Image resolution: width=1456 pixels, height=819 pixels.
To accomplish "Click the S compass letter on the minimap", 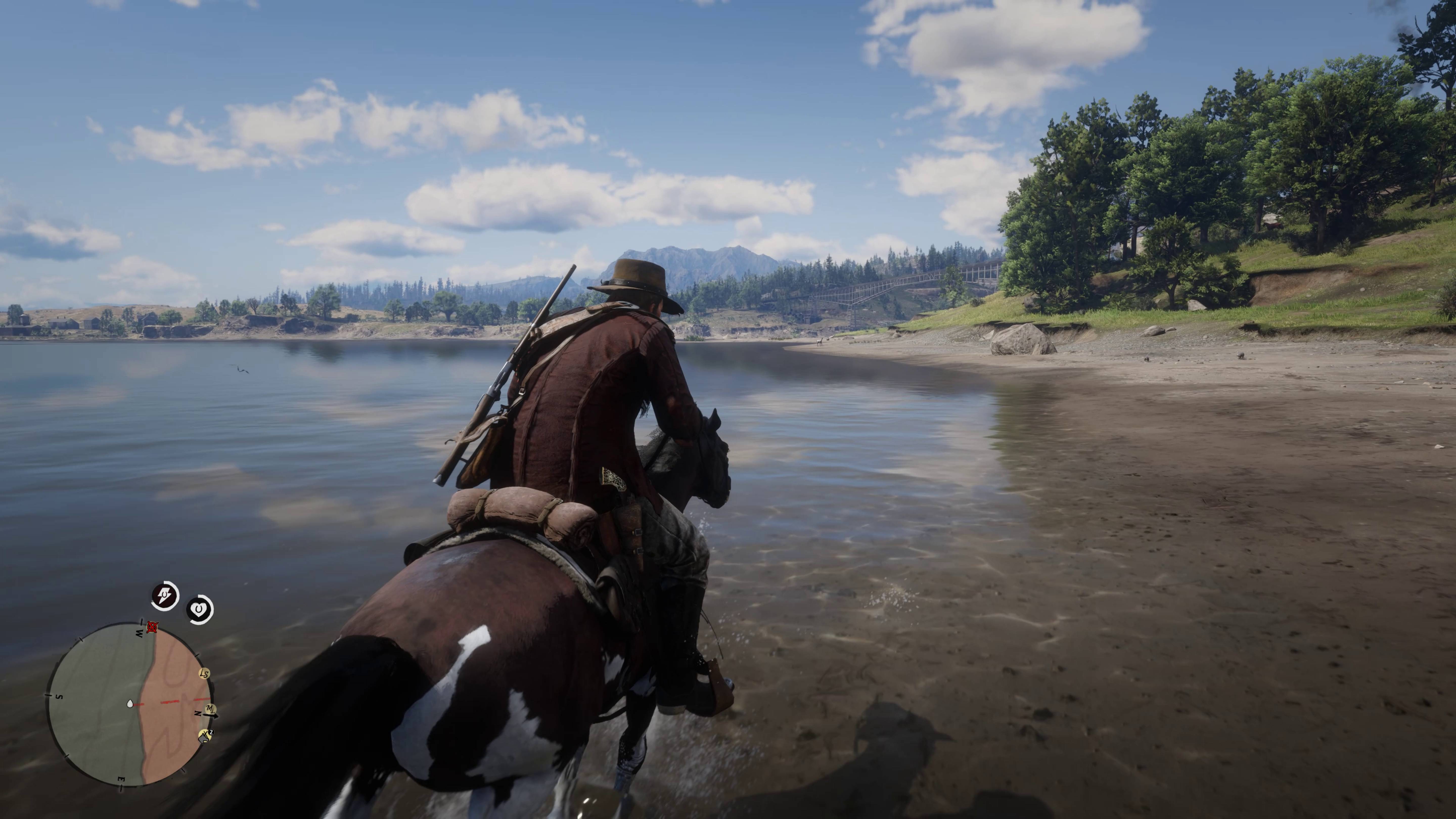I will [60, 696].
